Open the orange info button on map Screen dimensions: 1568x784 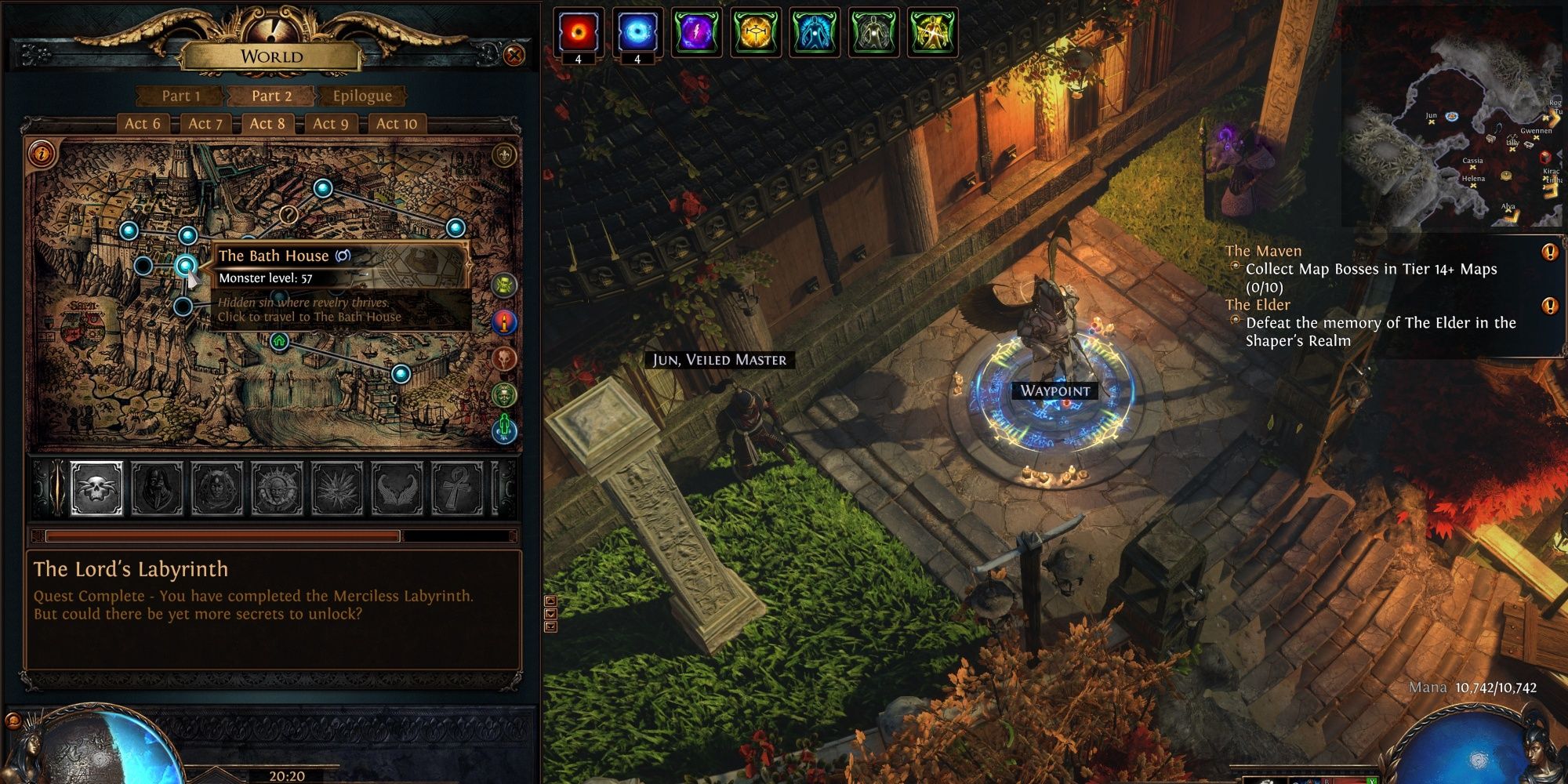[x=41, y=152]
